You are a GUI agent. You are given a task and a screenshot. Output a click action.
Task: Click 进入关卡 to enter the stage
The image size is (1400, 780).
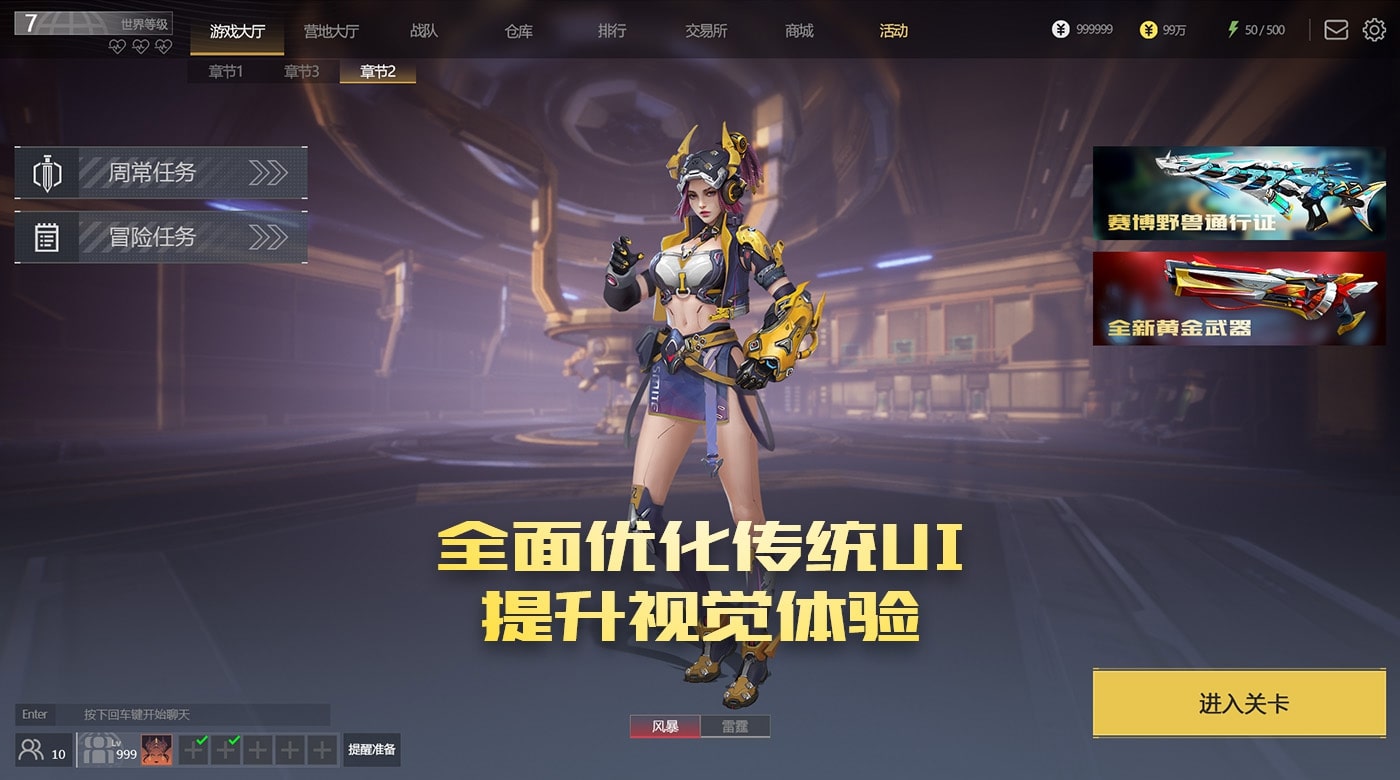tap(1243, 703)
